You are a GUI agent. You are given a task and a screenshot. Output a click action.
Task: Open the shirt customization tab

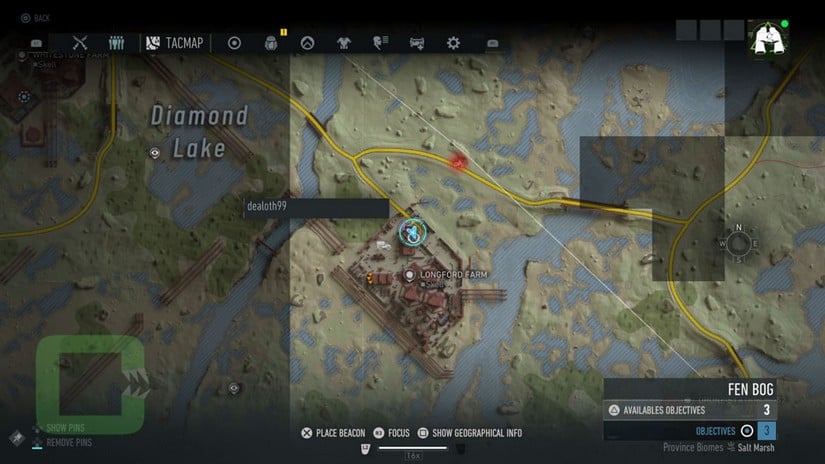click(344, 43)
